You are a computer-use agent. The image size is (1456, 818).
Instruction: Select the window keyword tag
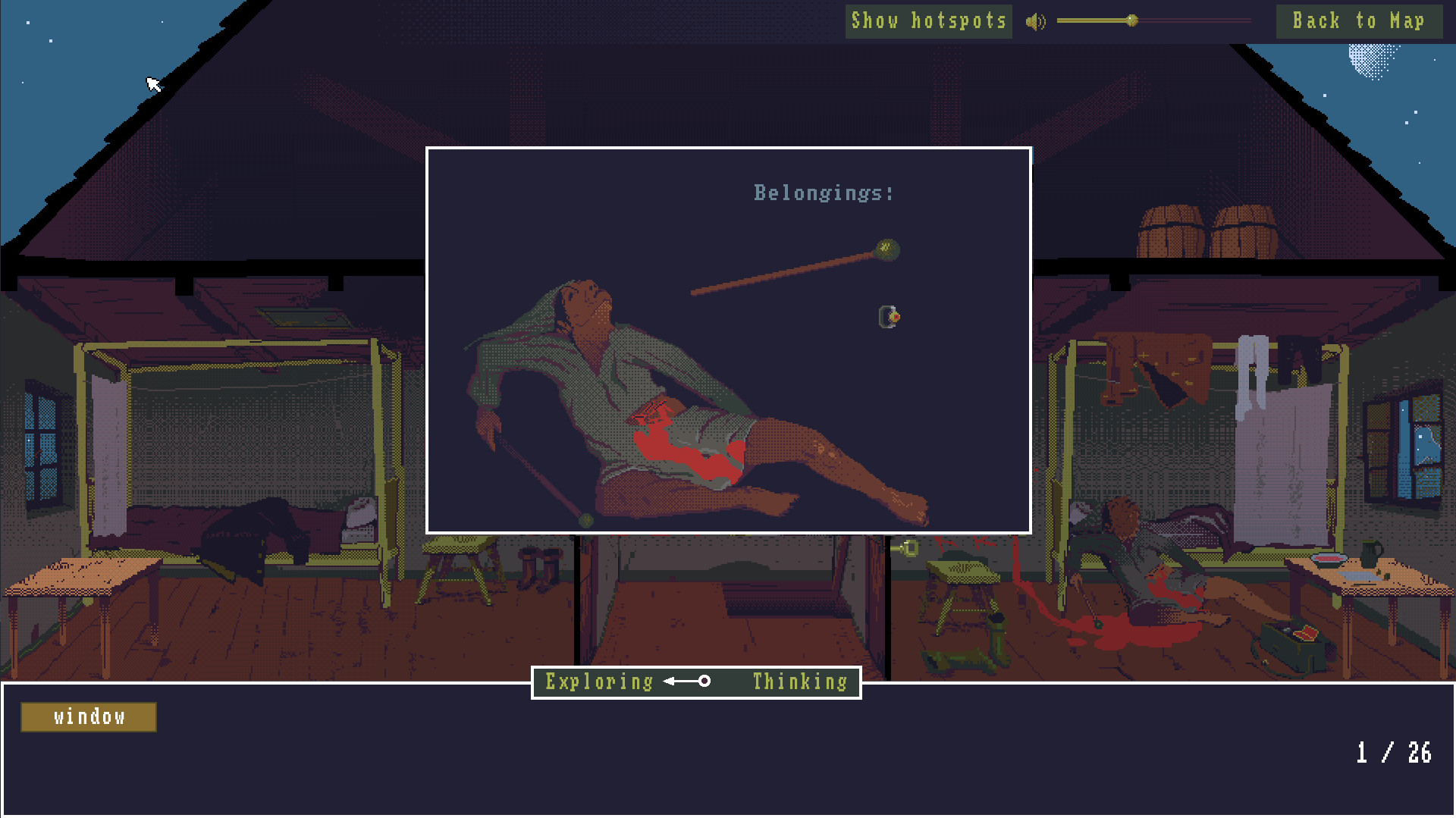[x=88, y=716]
